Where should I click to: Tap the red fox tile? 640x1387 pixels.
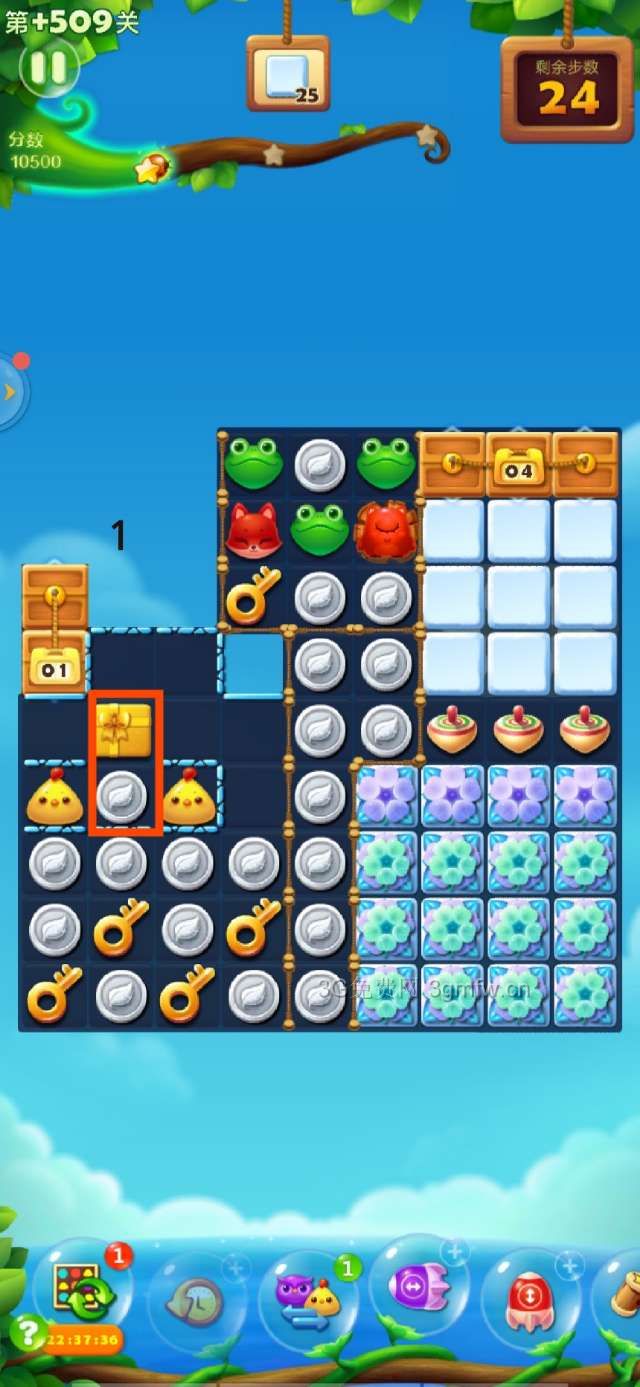[x=254, y=530]
